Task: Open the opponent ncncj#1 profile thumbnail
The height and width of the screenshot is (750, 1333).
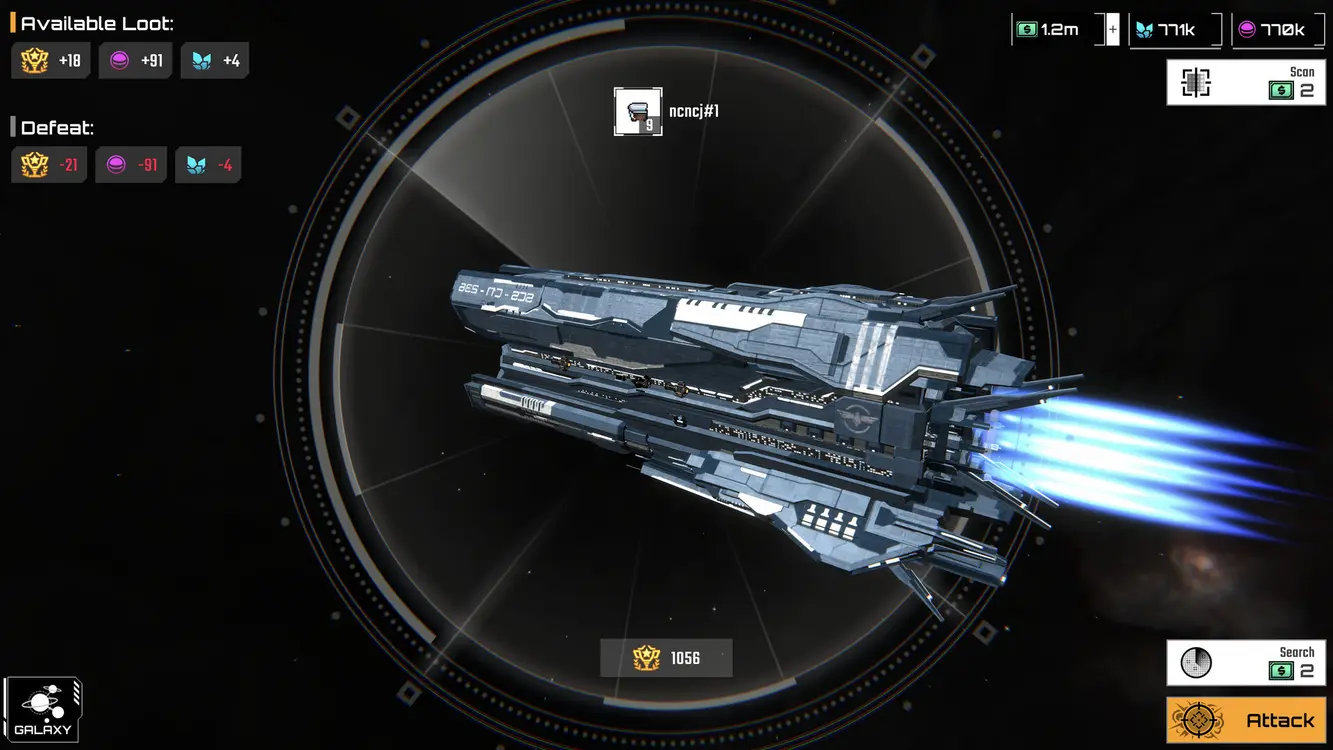Action: (637, 110)
